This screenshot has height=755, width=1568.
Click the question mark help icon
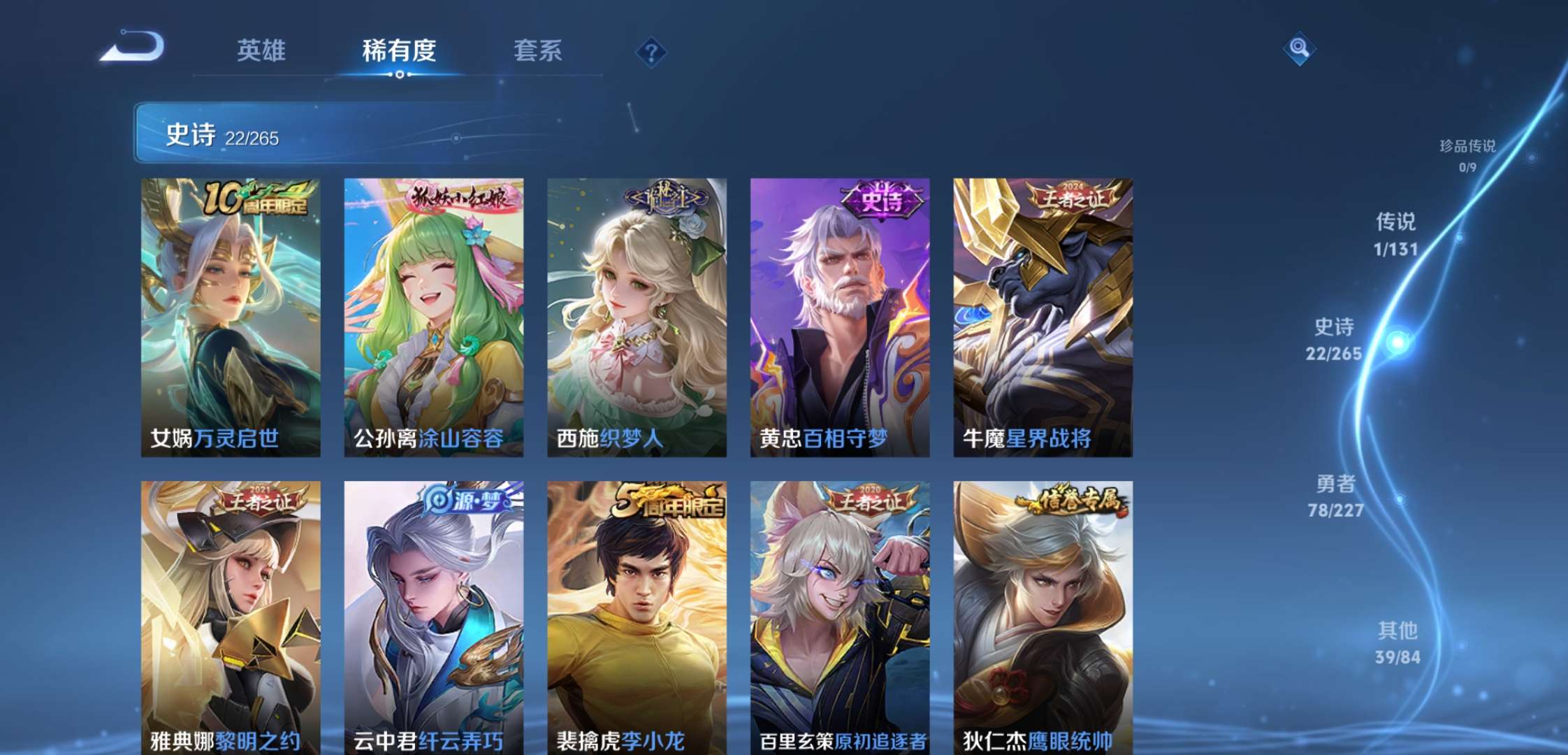point(650,49)
